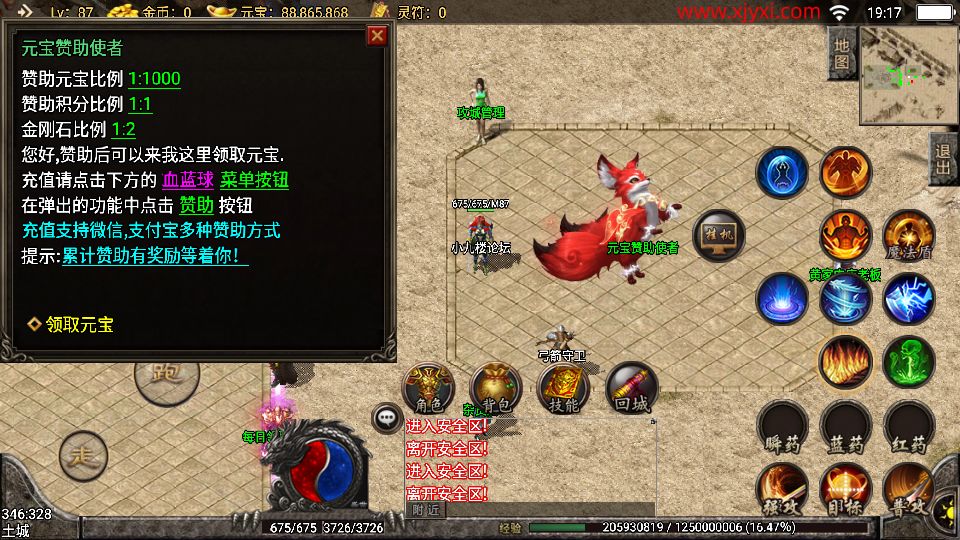Screen dimensions: 960x540
Task: Close the 元宝赞助使者 dialogue panel
Action: tap(377, 36)
